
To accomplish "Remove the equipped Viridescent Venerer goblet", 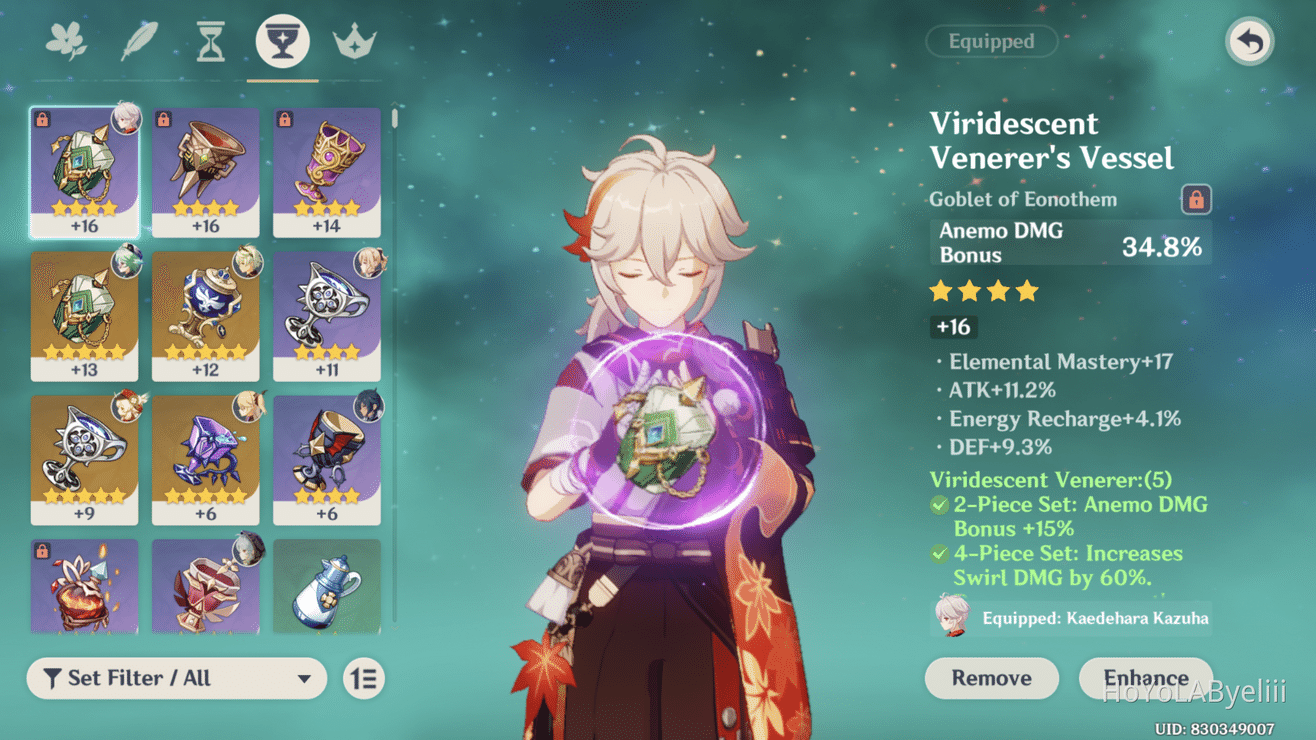I will [991, 678].
